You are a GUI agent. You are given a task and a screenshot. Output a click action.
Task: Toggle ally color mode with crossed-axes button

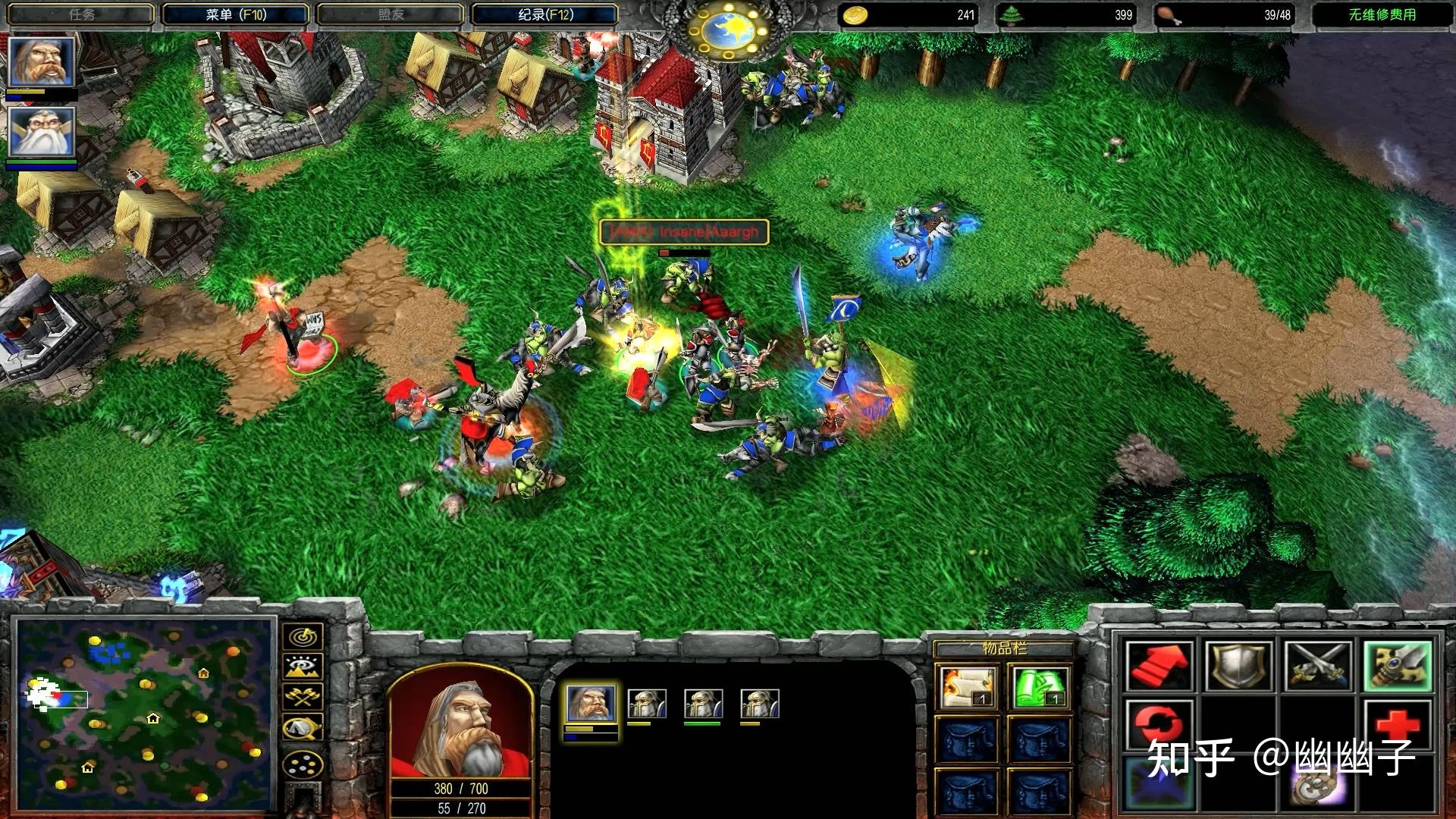[303, 697]
